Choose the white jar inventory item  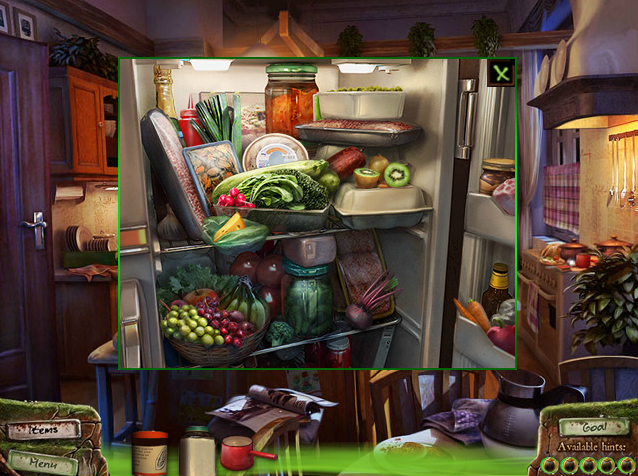196,451
